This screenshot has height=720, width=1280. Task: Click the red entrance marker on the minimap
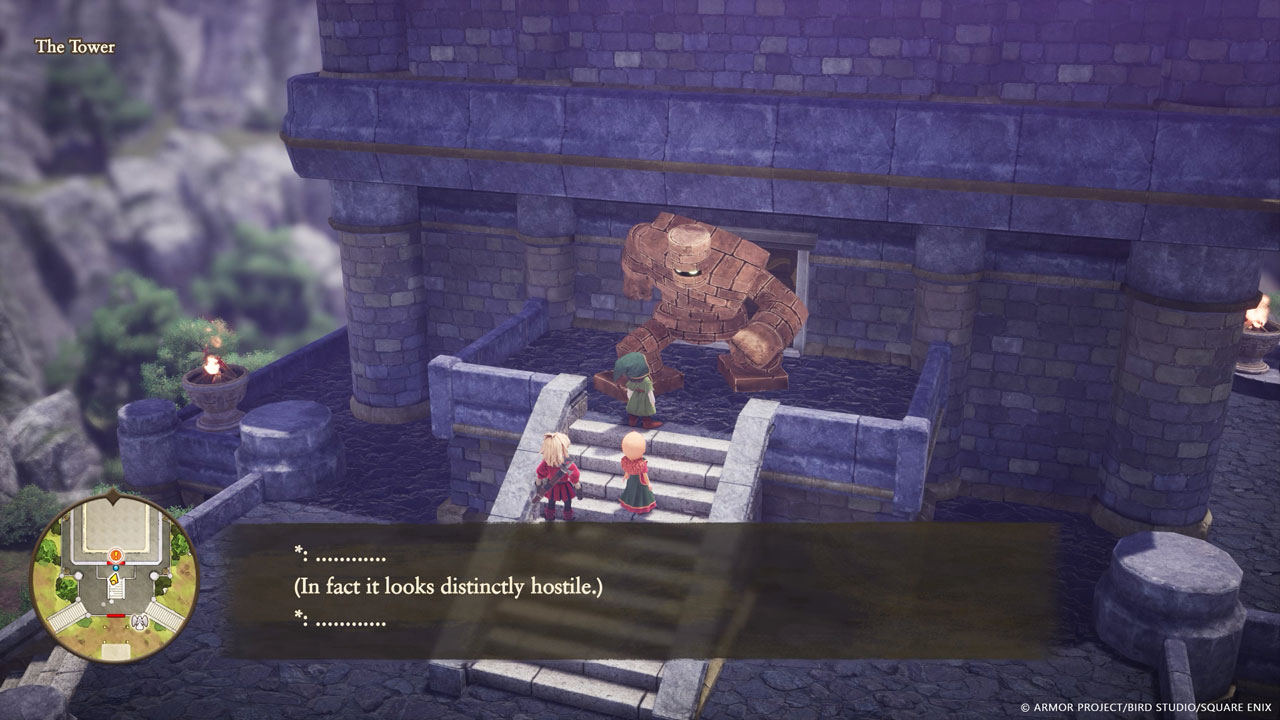click(116, 563)
